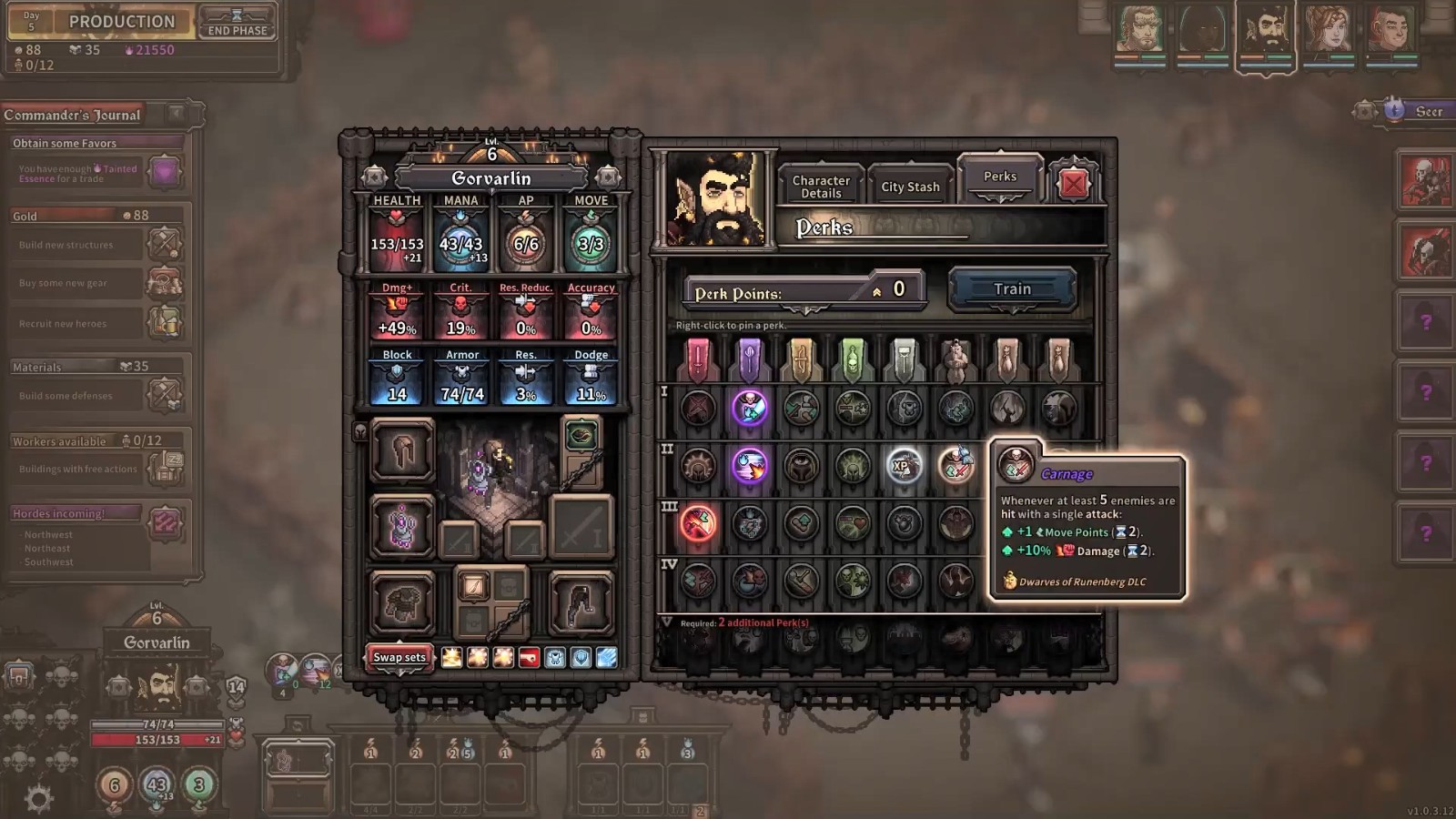Click the Train perk button
The image size is (1456, 819).
(x=1012, y=289)
